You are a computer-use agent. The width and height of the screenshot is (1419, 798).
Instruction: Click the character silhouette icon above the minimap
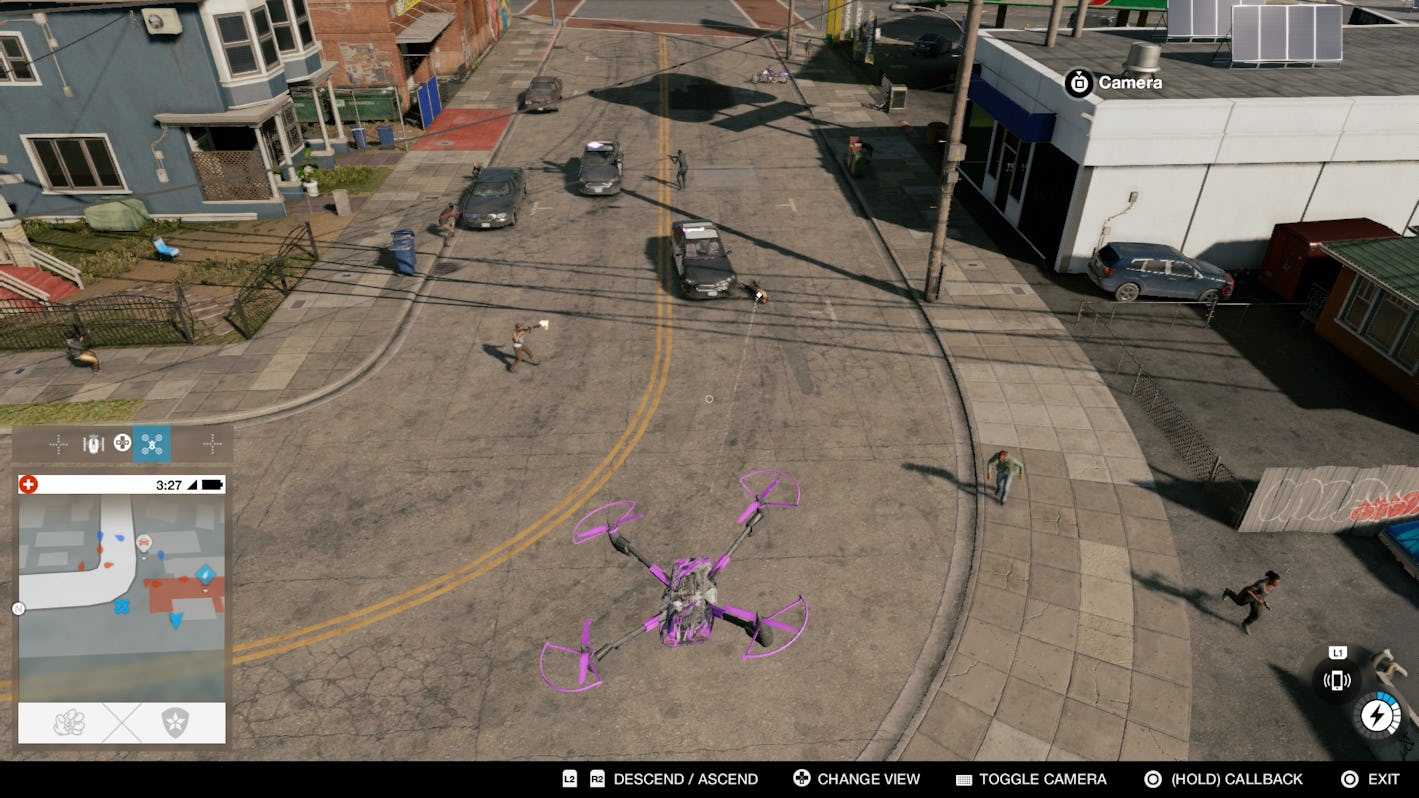92,443
